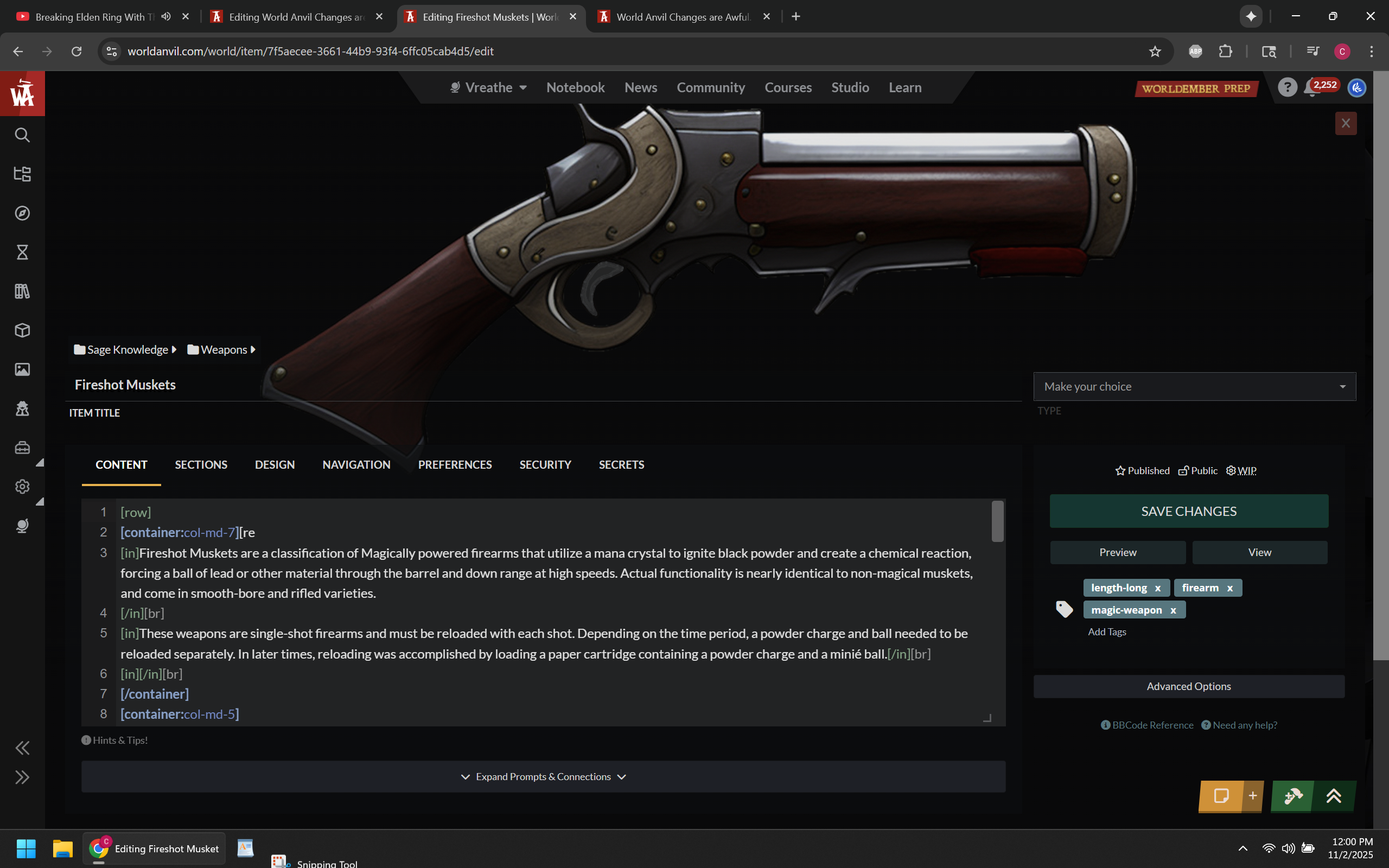Open the TYPE dropdown 'Make your choice'
This screenshot has height=868, width=1389.
[1194, 386]
